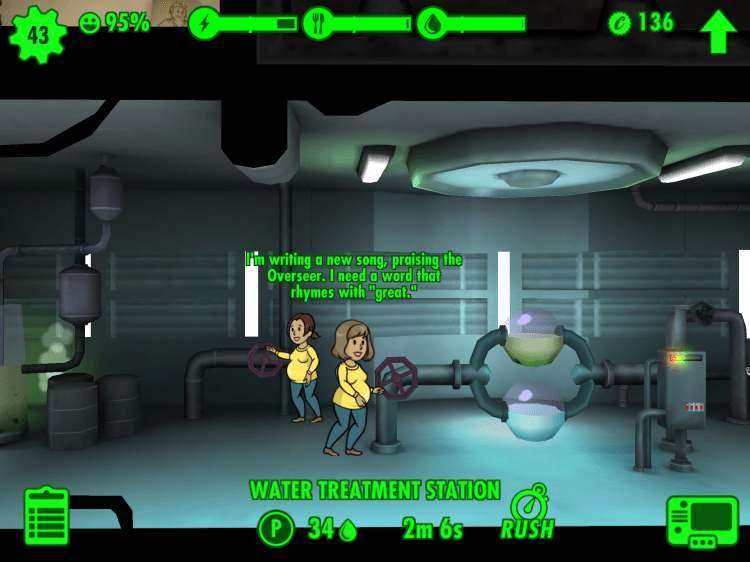This screenshot has width=750, height=562.
Task: Rush the Water Treatment Station production
Action: click(528, 513)
